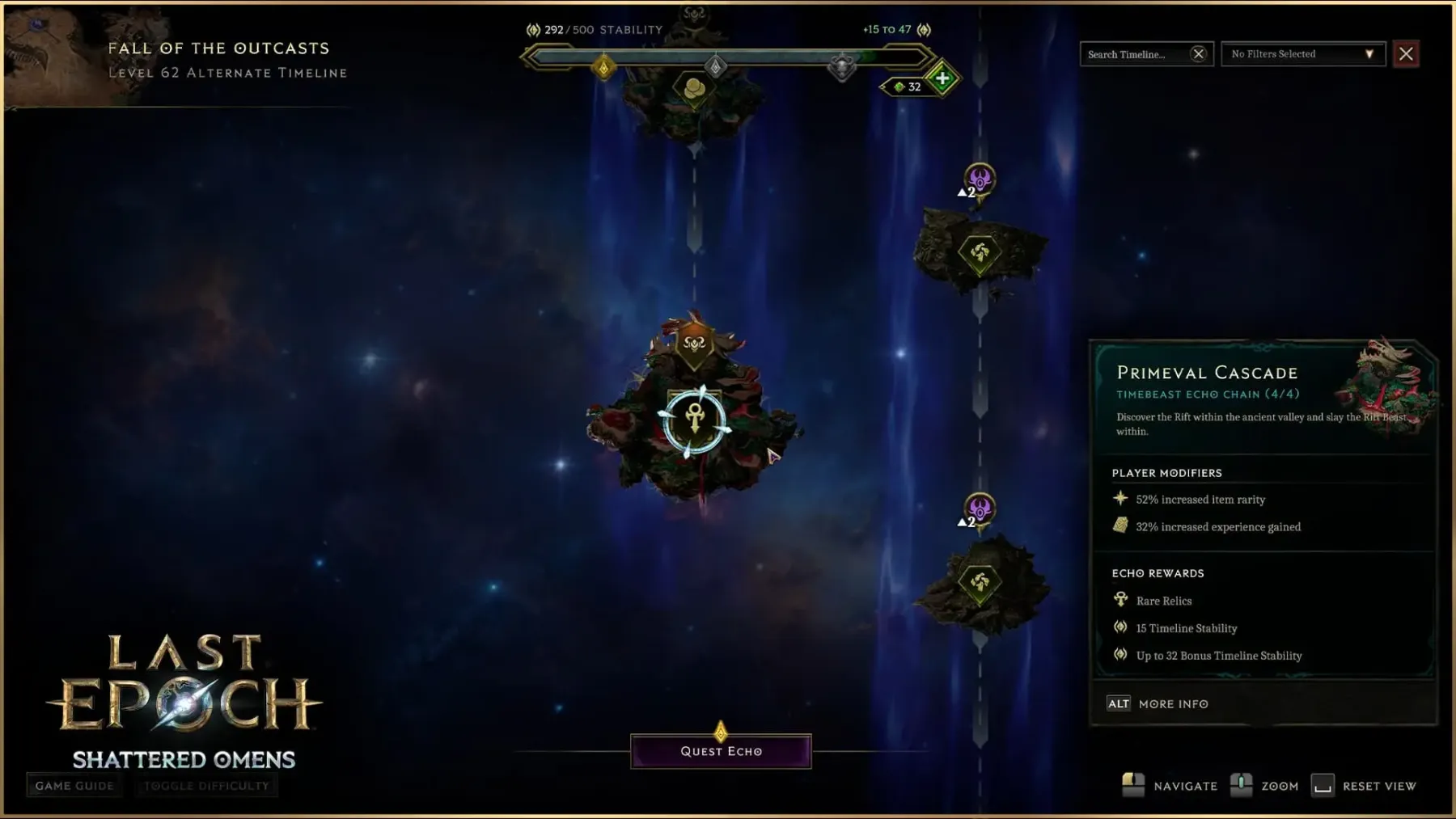Click the Toggle Difficulty button
Image resolution: width=1456 pixels, height=819 pixels.
click(x=206, y=786)
